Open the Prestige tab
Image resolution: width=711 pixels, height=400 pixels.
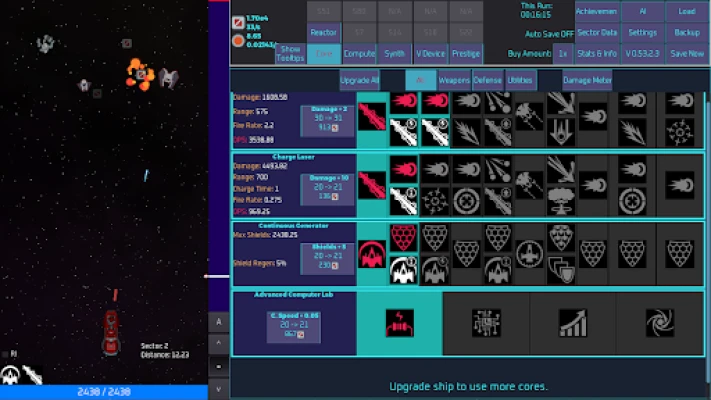point(465,54)
